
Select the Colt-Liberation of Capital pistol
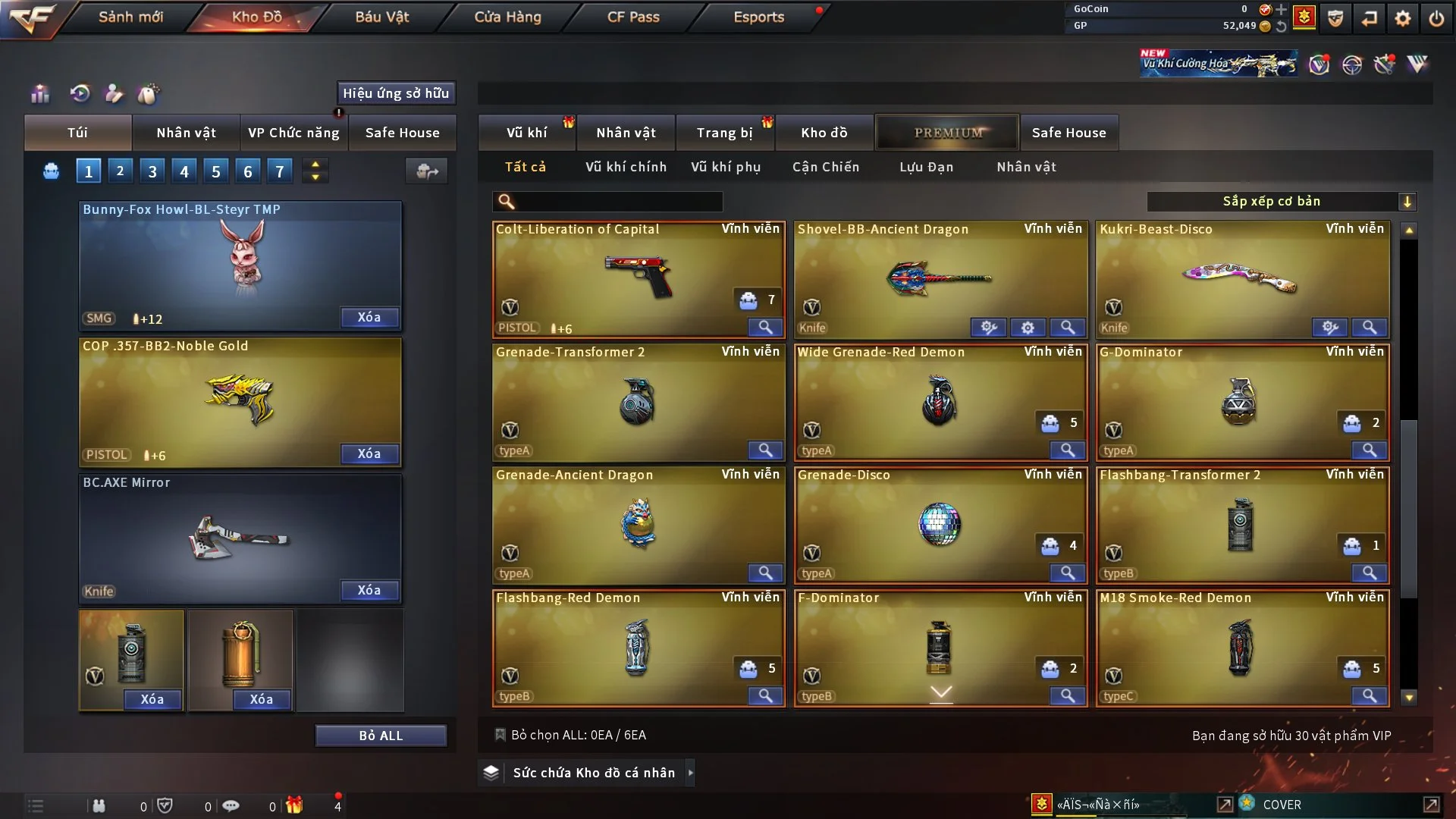point(637,277)
